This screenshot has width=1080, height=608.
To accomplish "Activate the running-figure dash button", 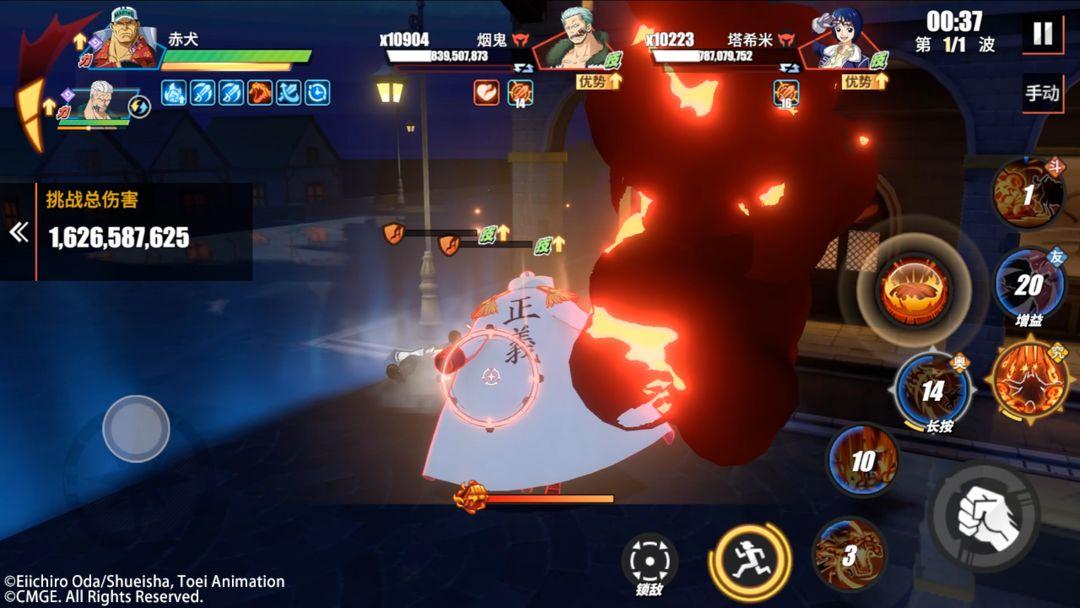I will click(749, 561).
